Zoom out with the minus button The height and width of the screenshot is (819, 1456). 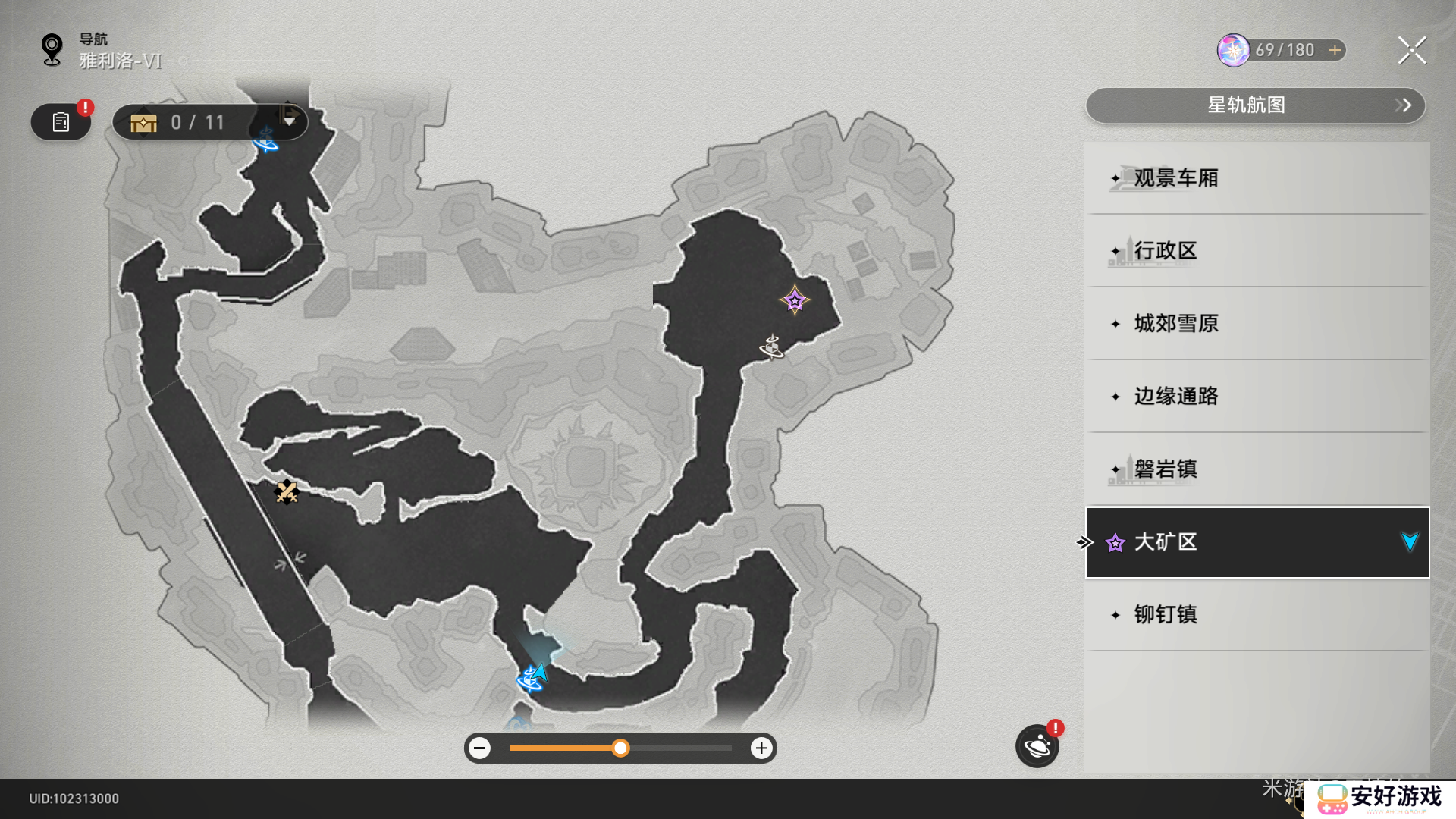pos(479,748)
